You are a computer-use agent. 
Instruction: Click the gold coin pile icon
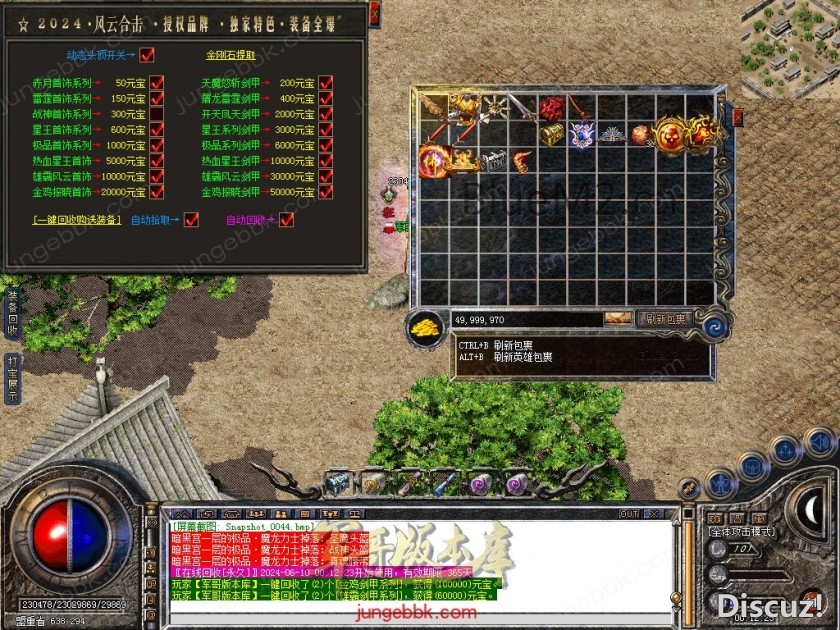(x=427, y=328)
